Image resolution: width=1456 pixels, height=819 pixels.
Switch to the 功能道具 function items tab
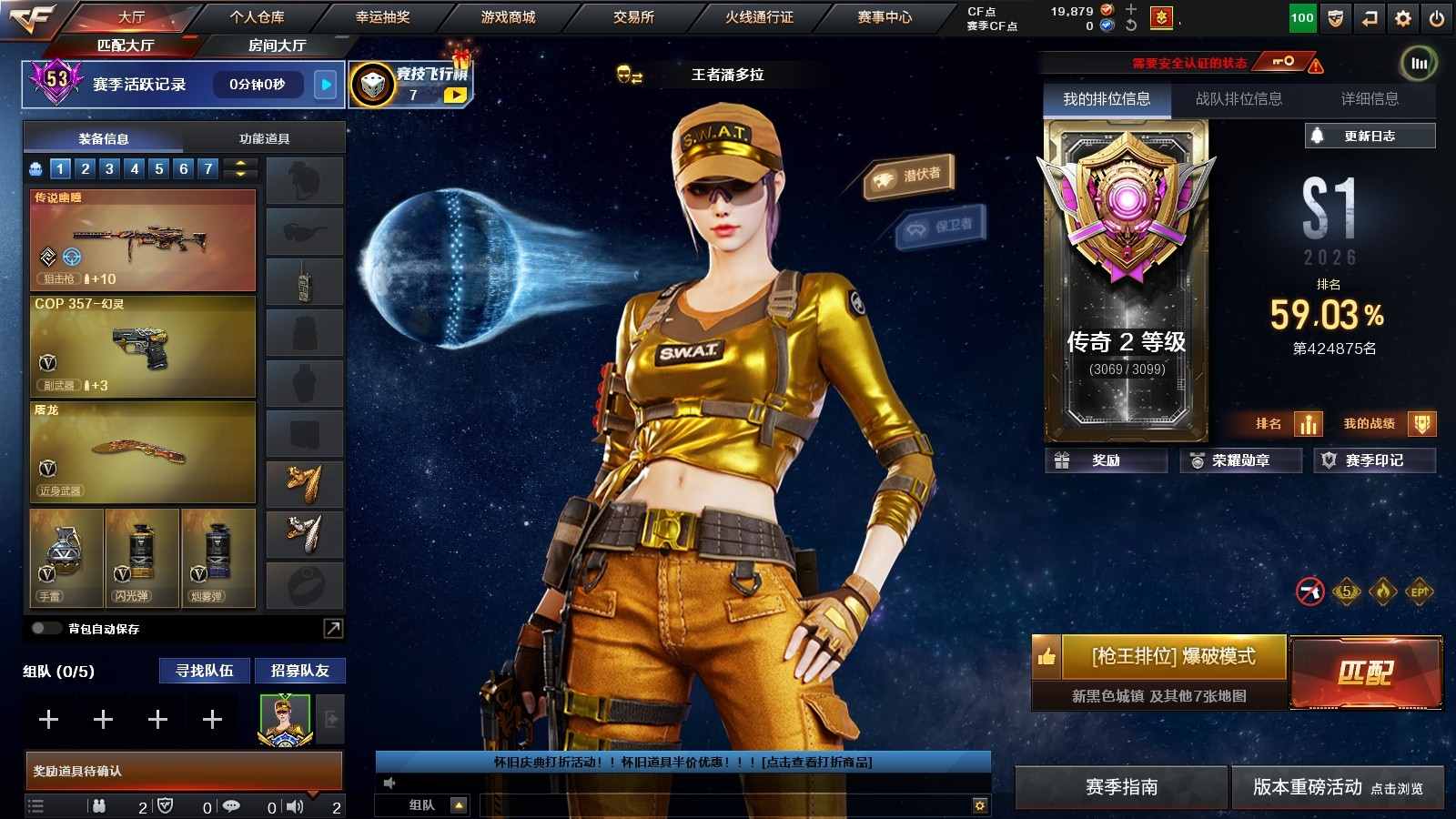[264, 138]
